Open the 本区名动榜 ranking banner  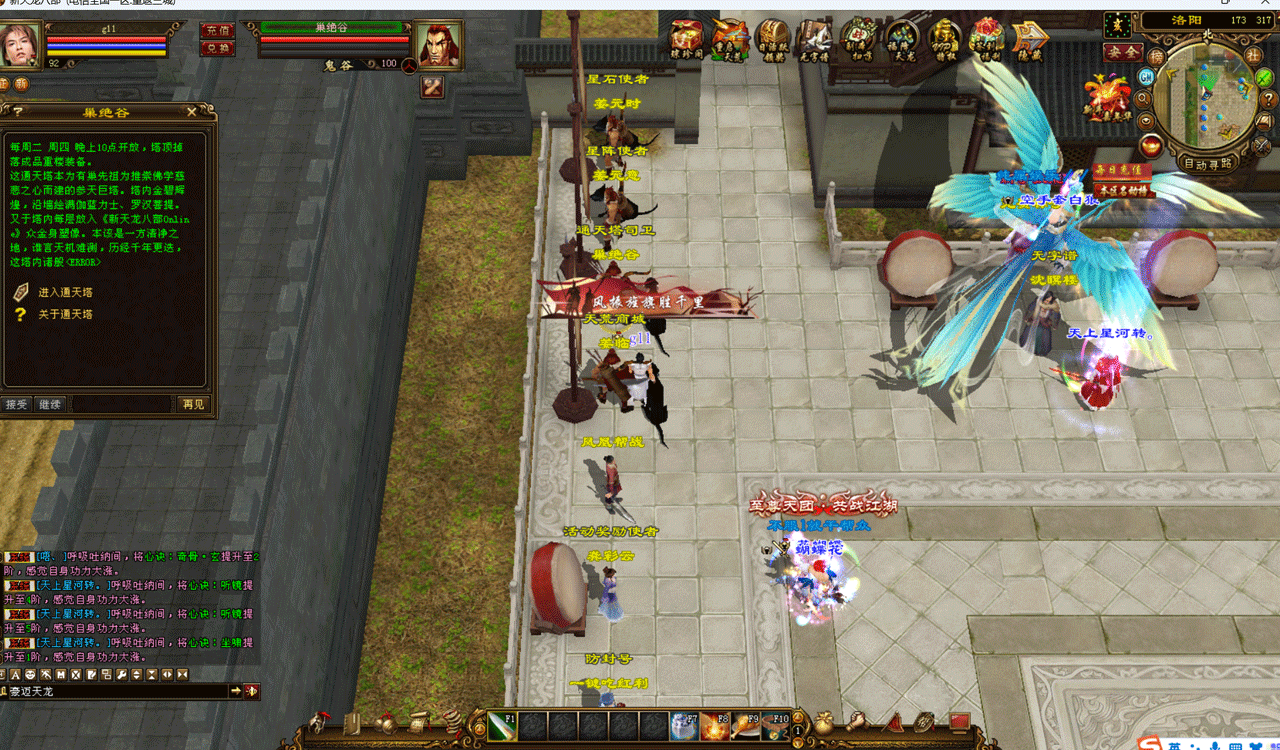(x=1122, y=189)
